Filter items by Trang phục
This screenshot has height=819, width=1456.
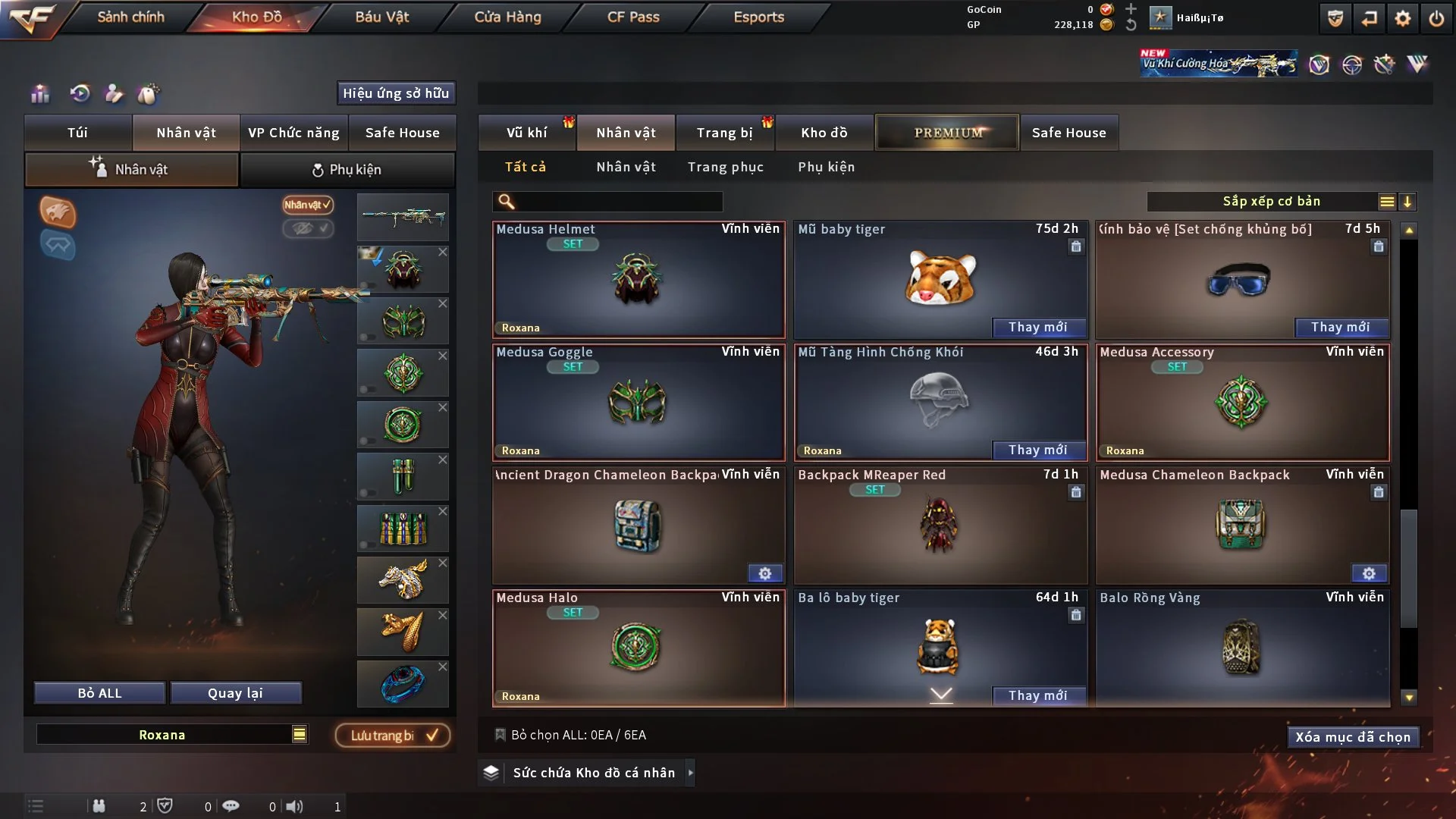click(725, 167)
